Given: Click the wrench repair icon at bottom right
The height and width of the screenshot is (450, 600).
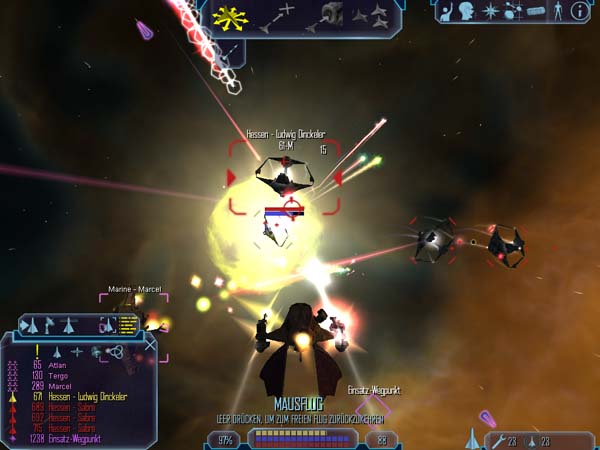Looking at the screenshot, I should [x=497, y=440].
